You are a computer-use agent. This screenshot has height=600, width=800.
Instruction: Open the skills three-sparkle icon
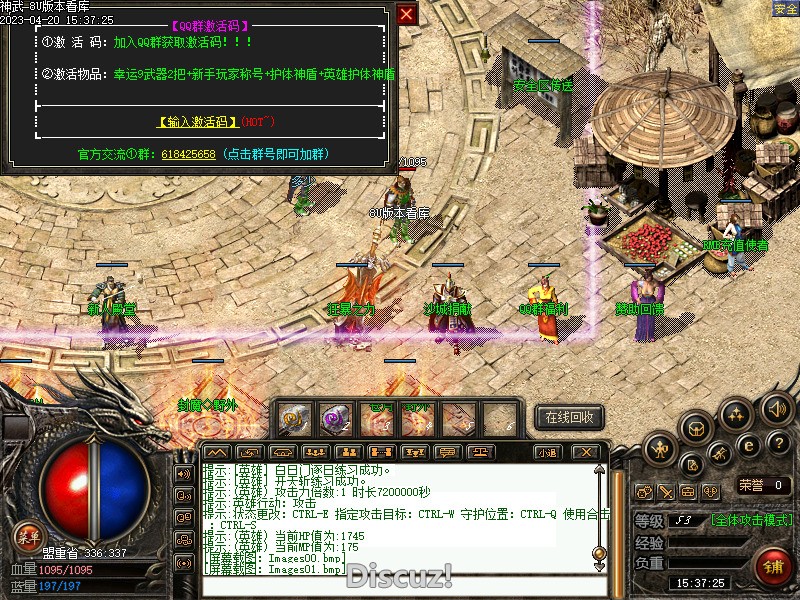(737, 414)
